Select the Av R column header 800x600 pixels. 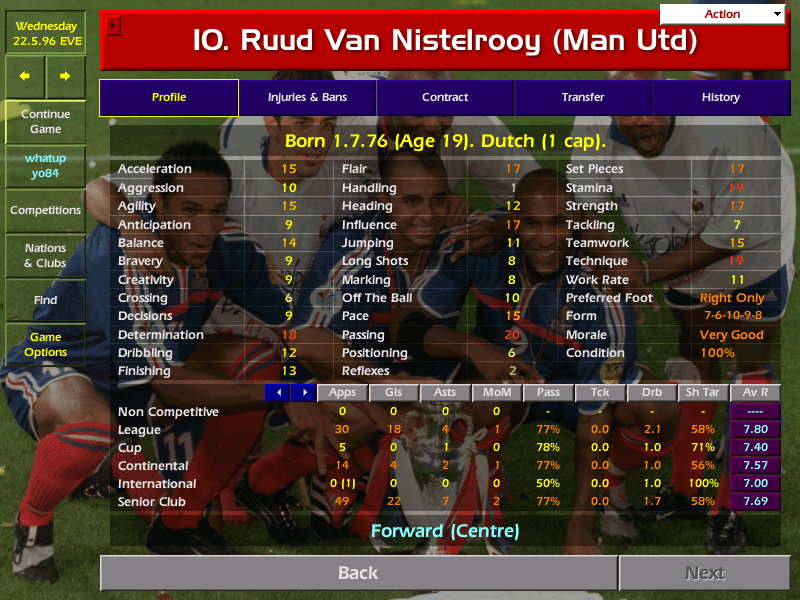(x=755, y=392)
